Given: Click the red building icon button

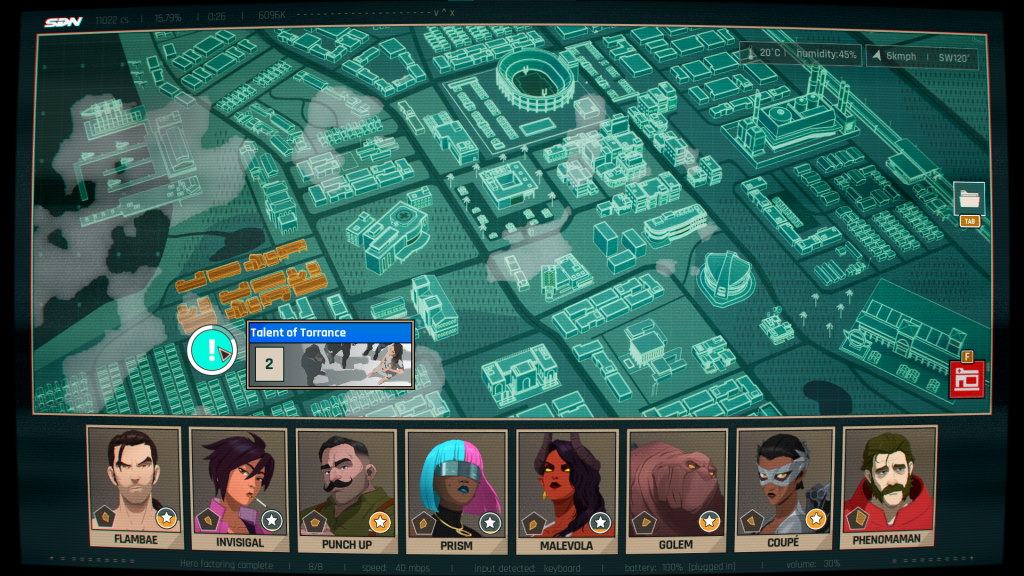Looking at the screenshot, I should pyautogui.click(x=967, y=379).
